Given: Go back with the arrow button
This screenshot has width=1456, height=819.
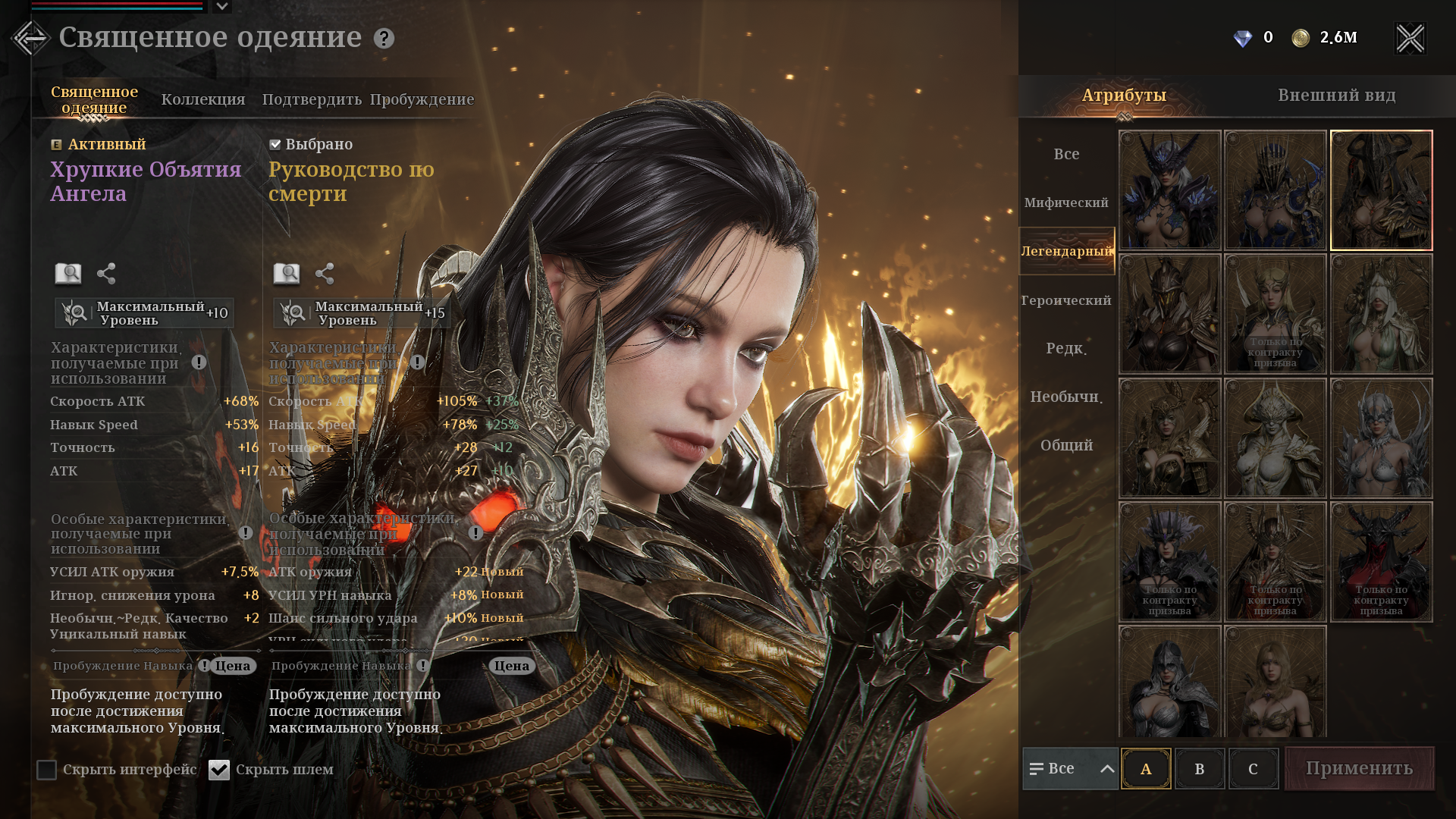Looking at the screenshot, I should click(30, 38).
